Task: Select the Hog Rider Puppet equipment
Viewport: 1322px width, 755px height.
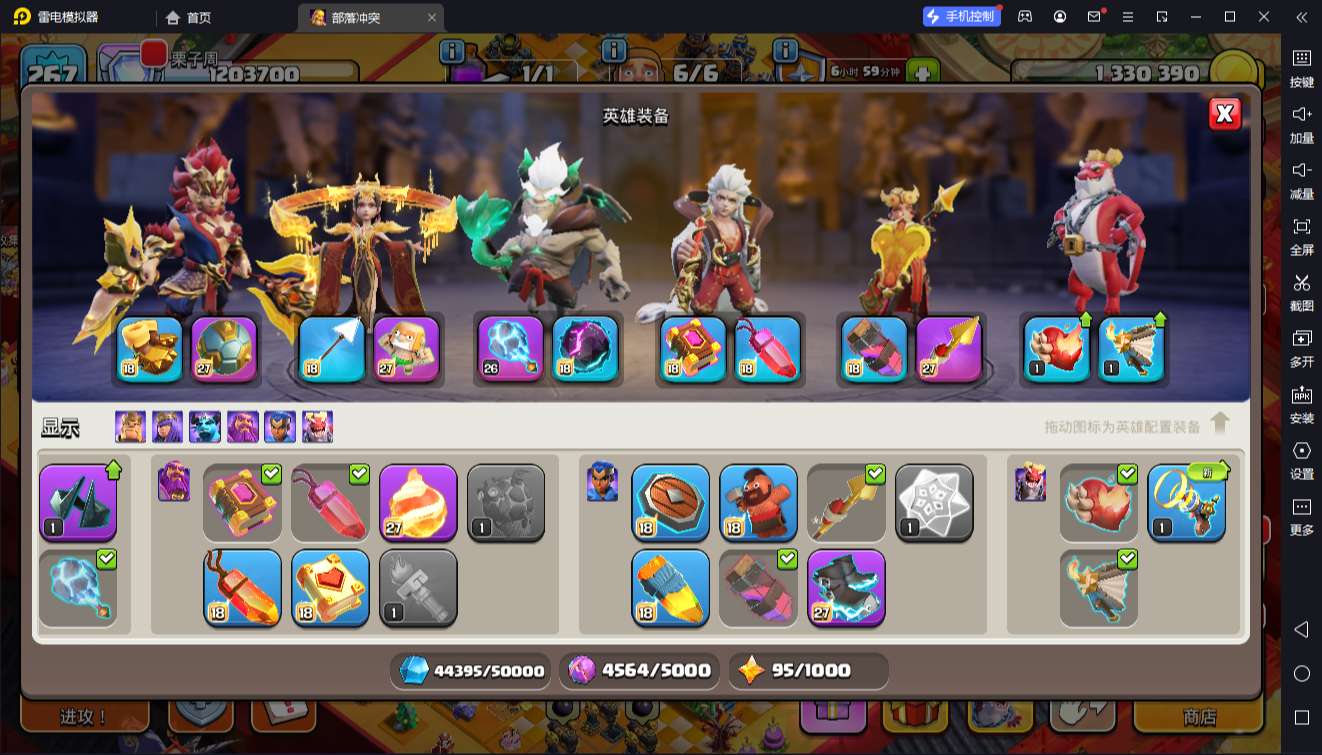Action: point(758,503)
